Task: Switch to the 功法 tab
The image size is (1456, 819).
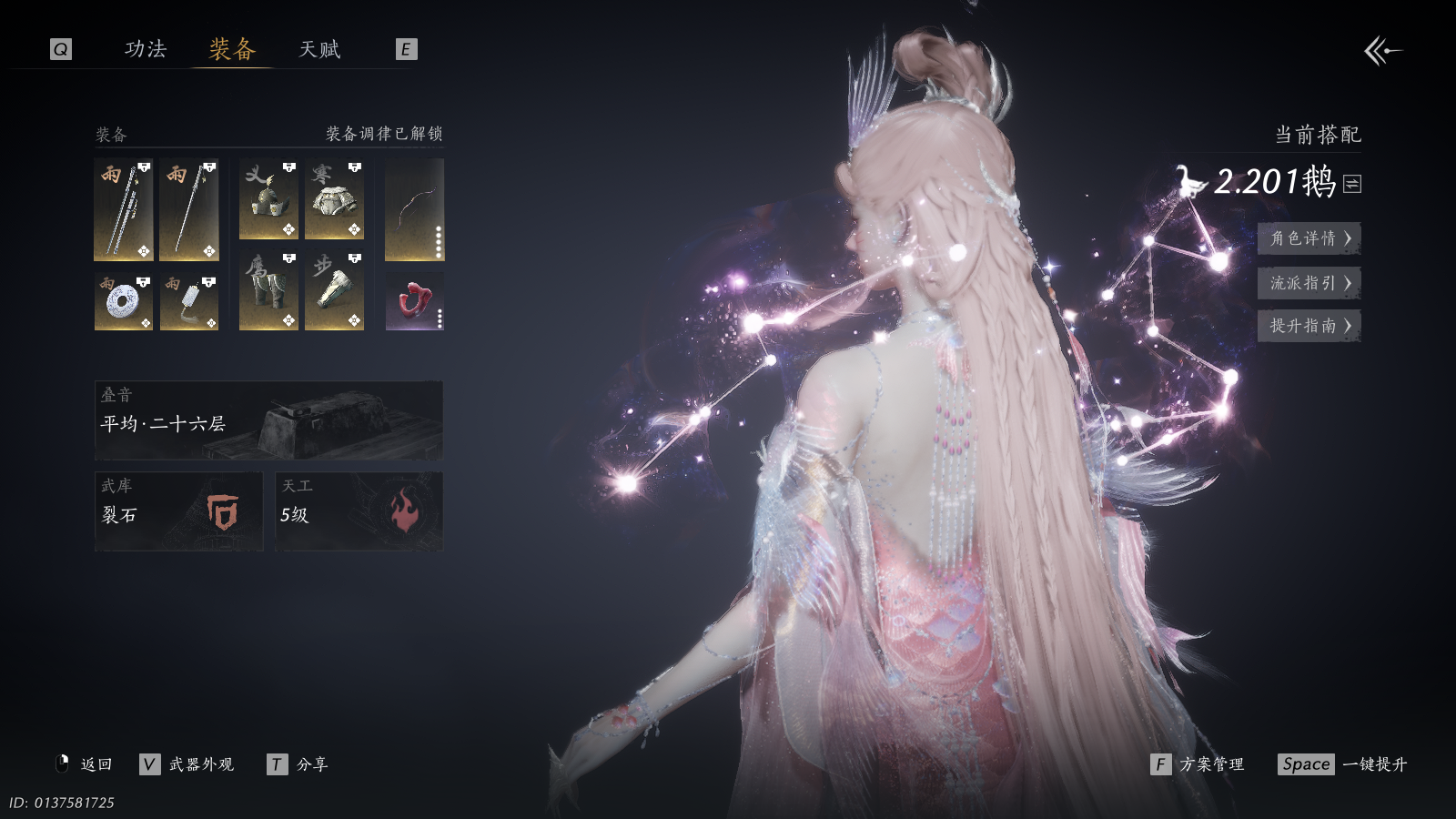Action: pos(146,49)
